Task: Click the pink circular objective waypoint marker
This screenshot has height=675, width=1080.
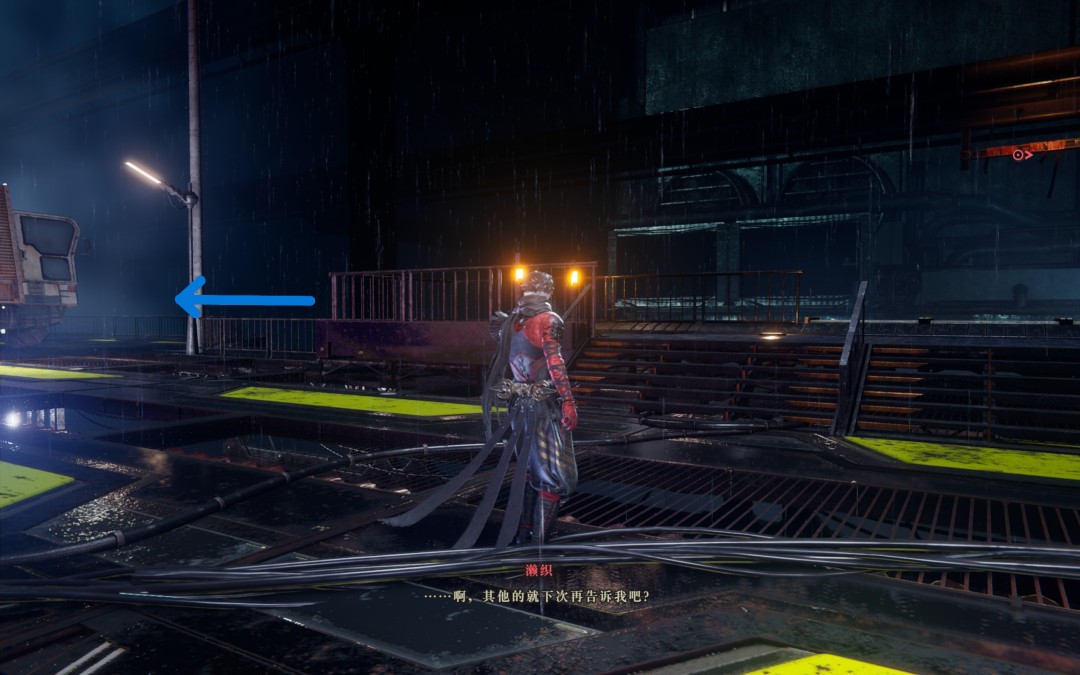Action: tap(1018, 155)
